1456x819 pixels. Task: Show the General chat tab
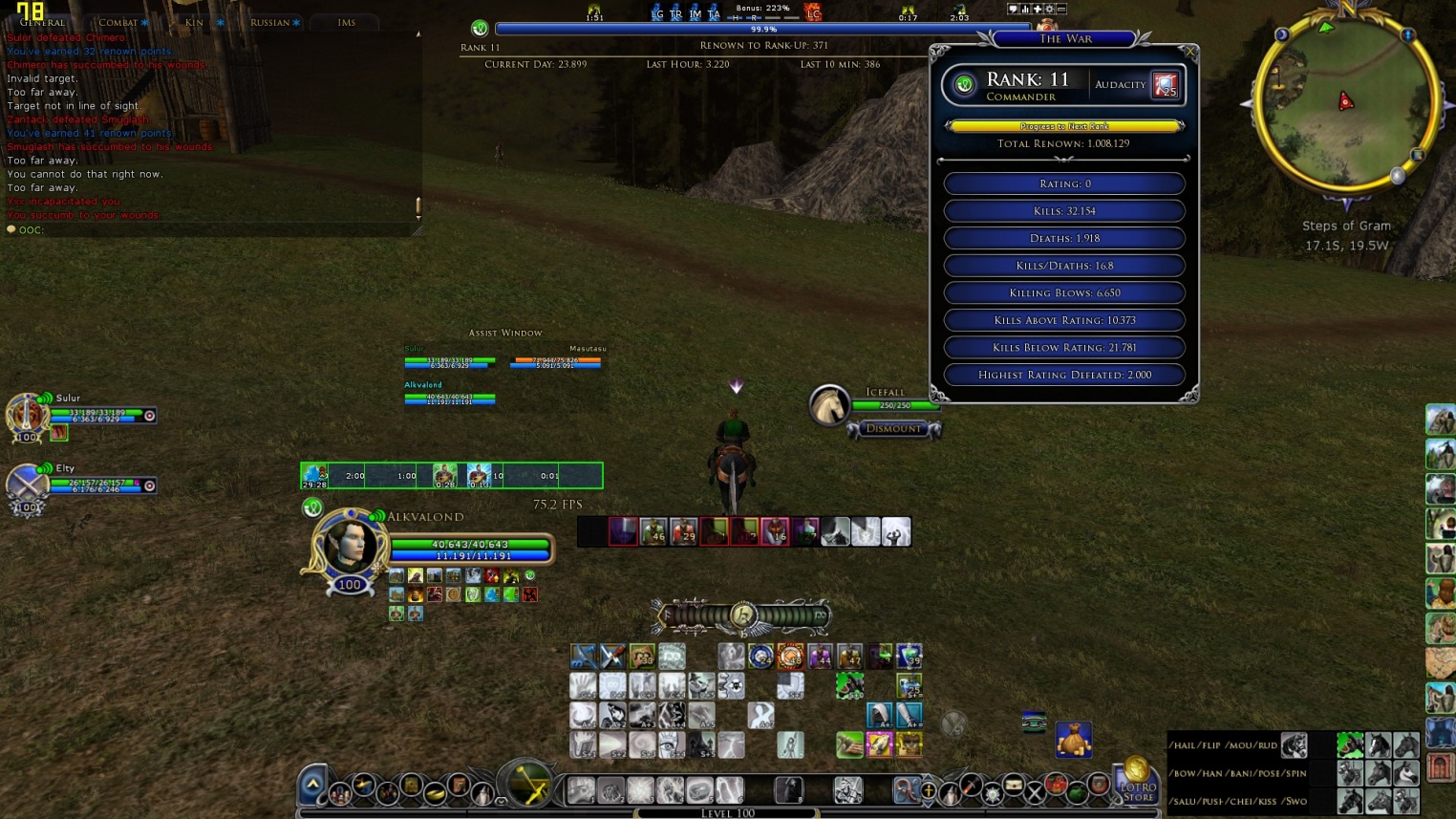[x=43, y=22]
